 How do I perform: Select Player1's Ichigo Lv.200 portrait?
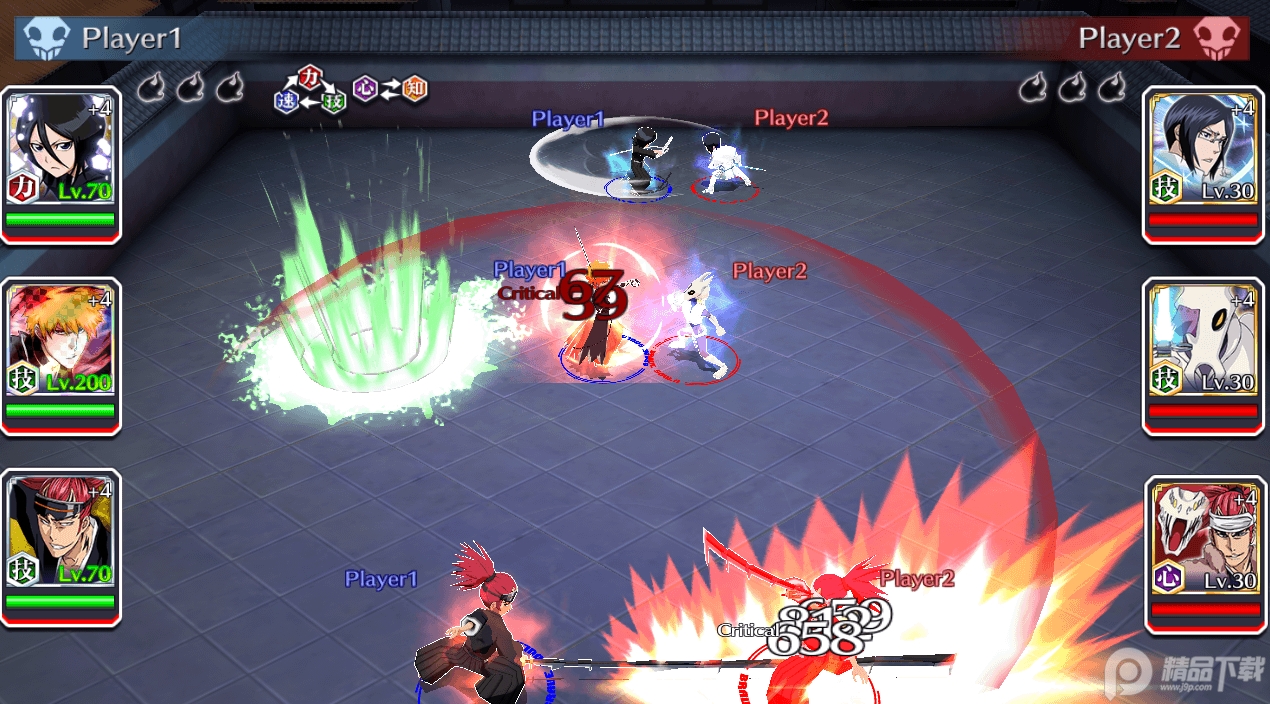click(x=60, y=342)
